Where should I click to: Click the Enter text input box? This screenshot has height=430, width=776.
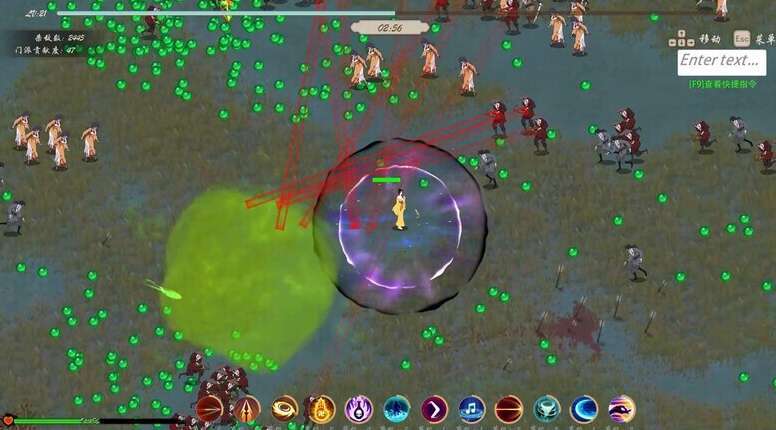721,61
